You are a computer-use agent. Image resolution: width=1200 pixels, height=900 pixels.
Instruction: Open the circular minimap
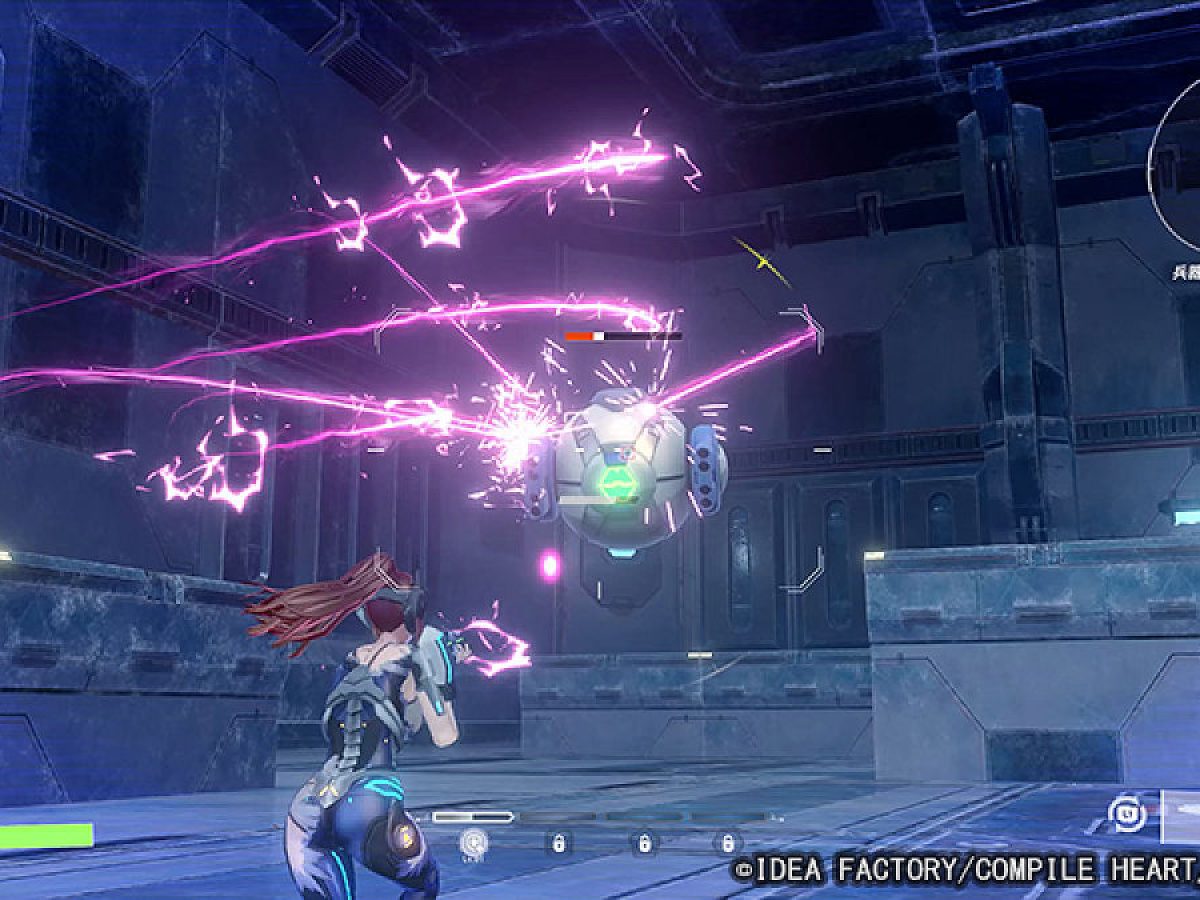(1178, 165)
